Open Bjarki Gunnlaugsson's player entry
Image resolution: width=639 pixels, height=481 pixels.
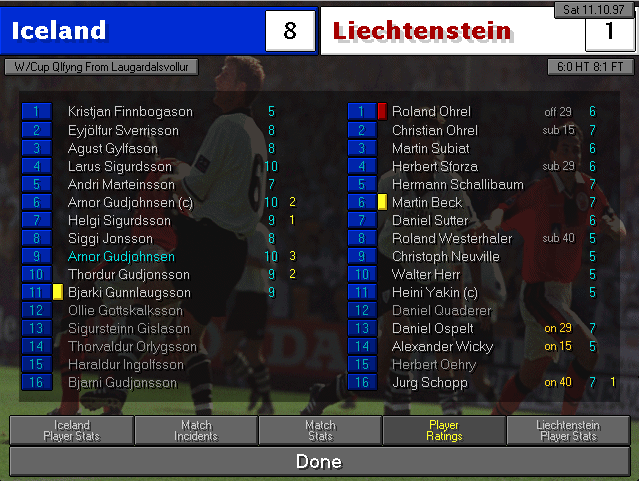point(129,292)
